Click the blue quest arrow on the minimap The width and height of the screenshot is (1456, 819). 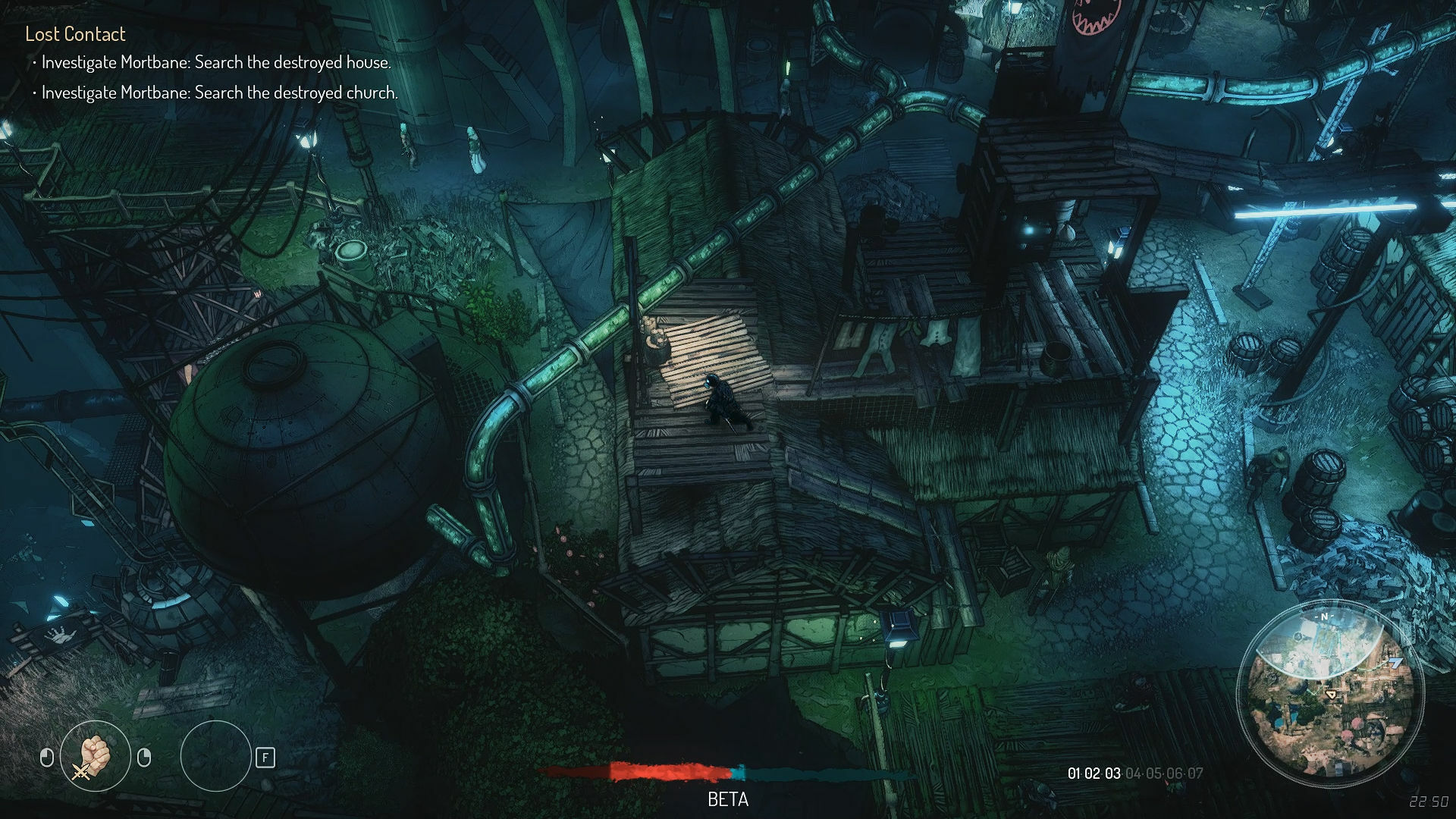coord(1395,661)
